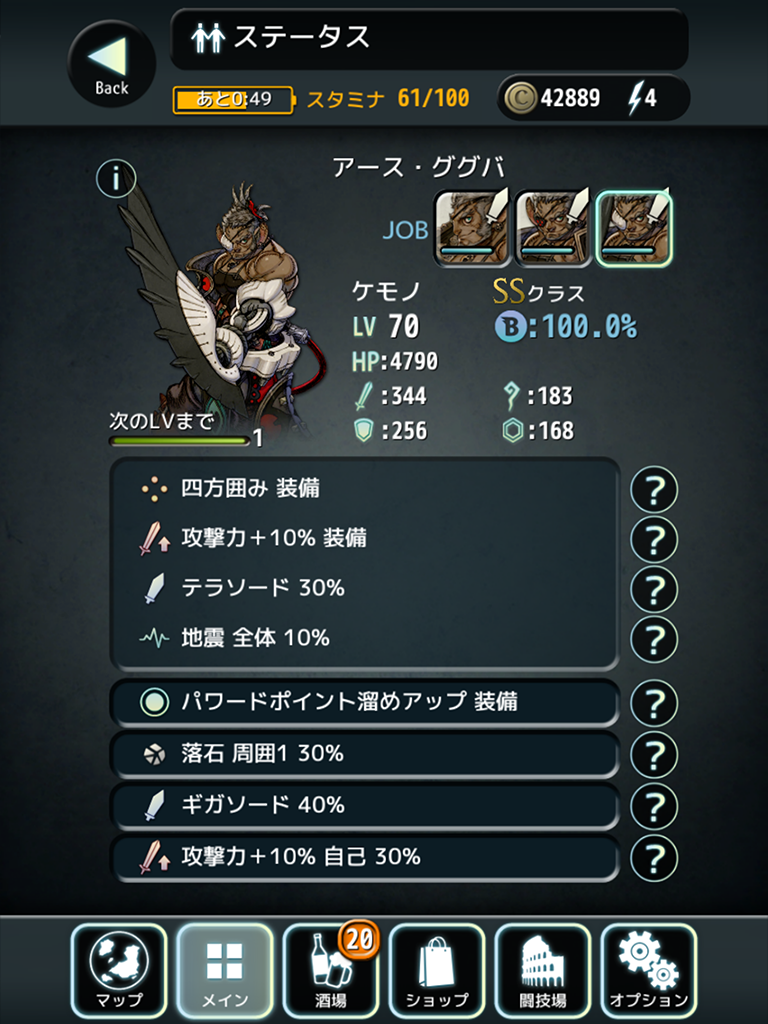Screen dimensions: 768x1024
Task: Show help for パワードポイント溜めアップ skill
Action: click(x=654, y=703)
